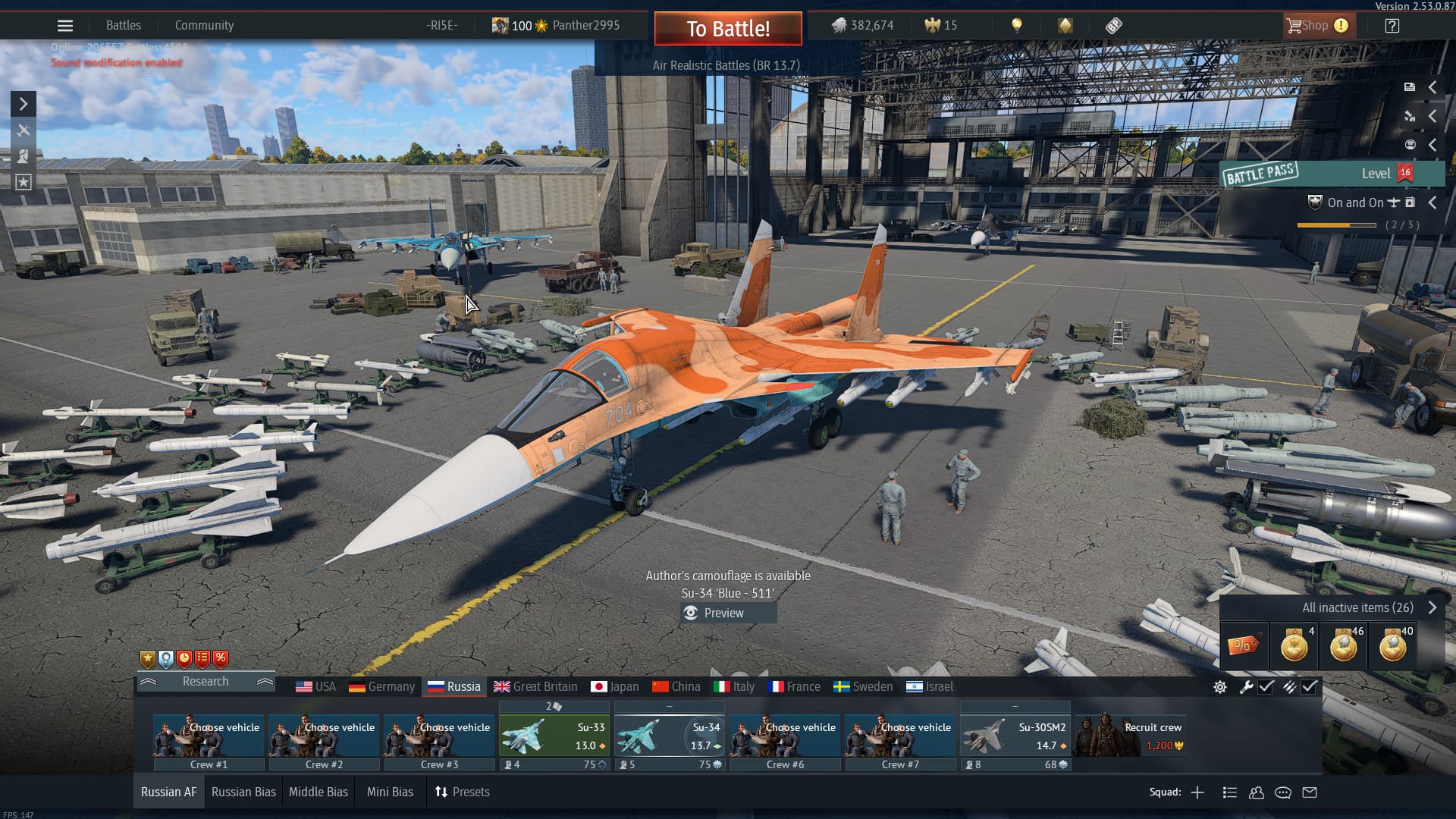Open the hamburger main menu
The image size is (1456, 819).
pos(65,26)
